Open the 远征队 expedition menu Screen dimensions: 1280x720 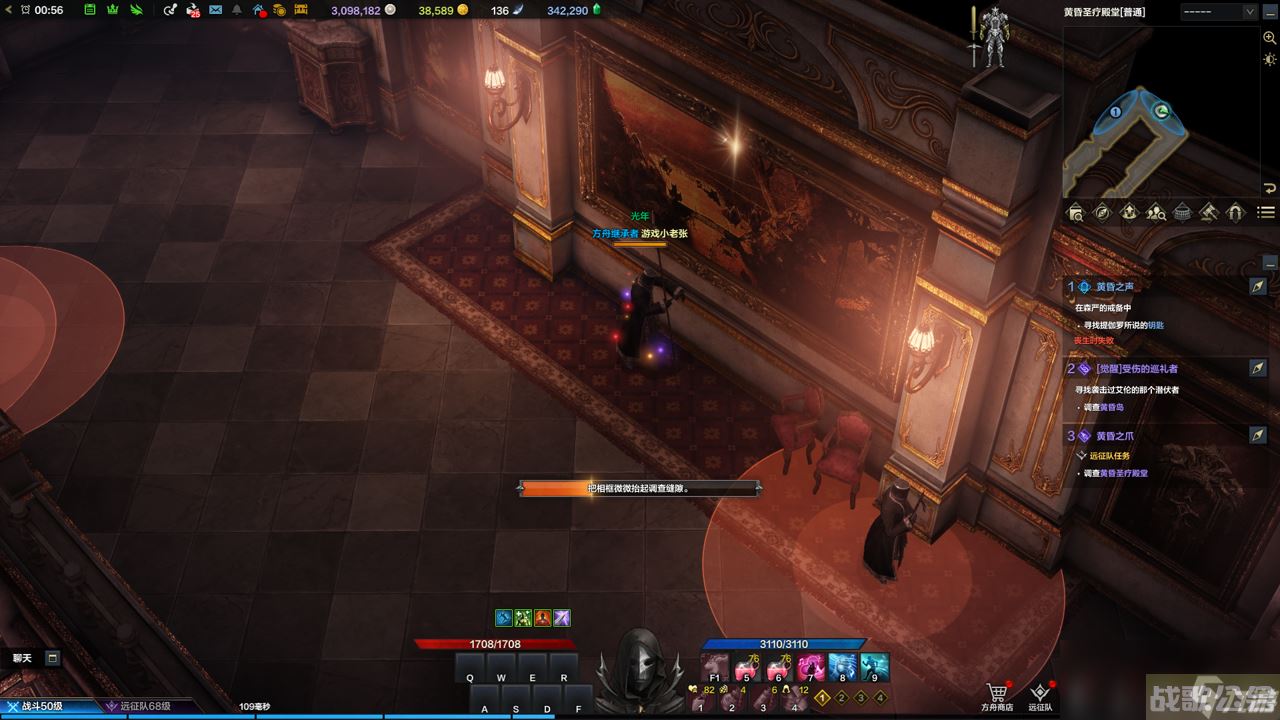click(1042, 695)
